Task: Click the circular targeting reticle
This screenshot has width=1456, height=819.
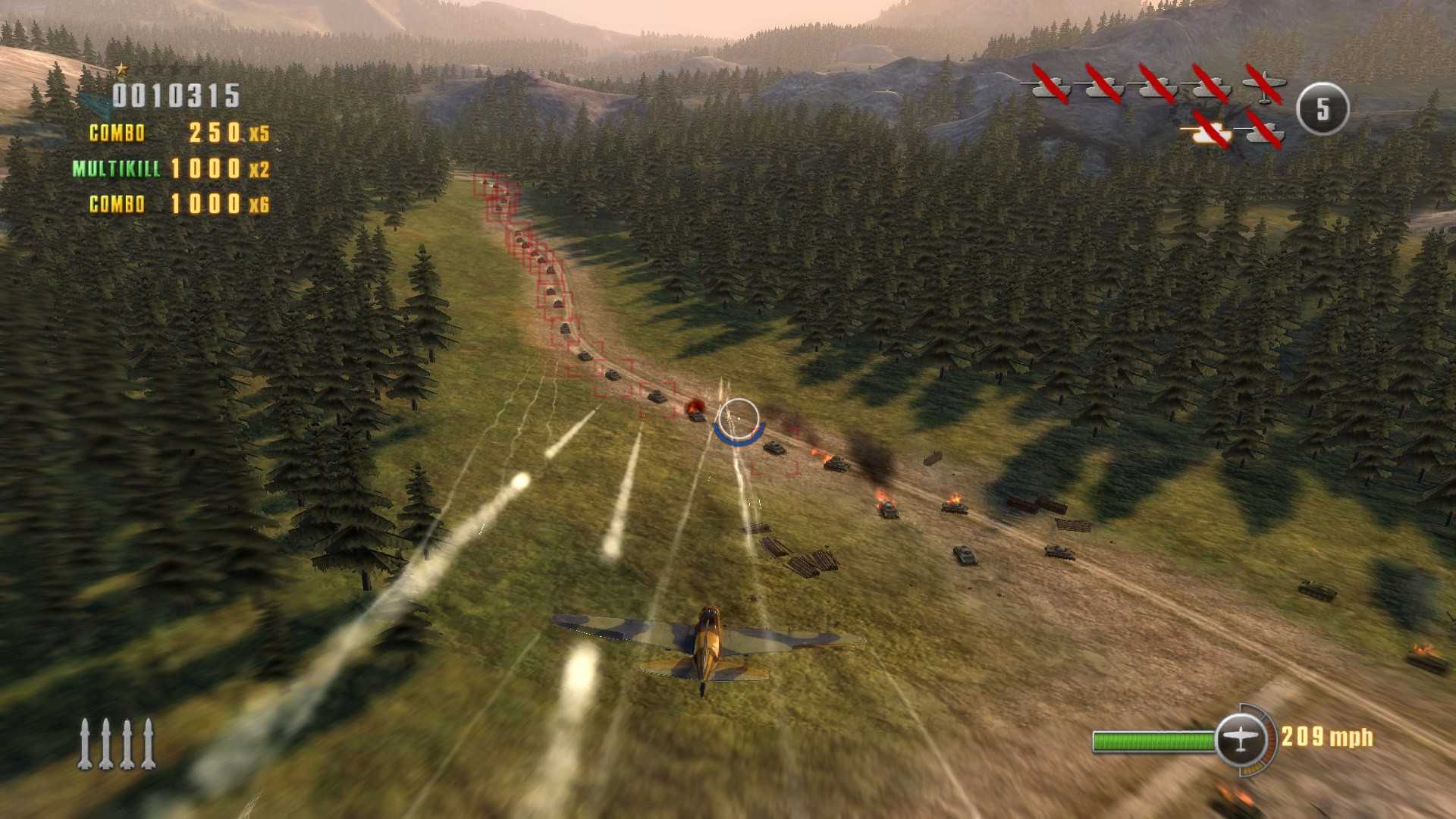Action: (x=739, y=417)
